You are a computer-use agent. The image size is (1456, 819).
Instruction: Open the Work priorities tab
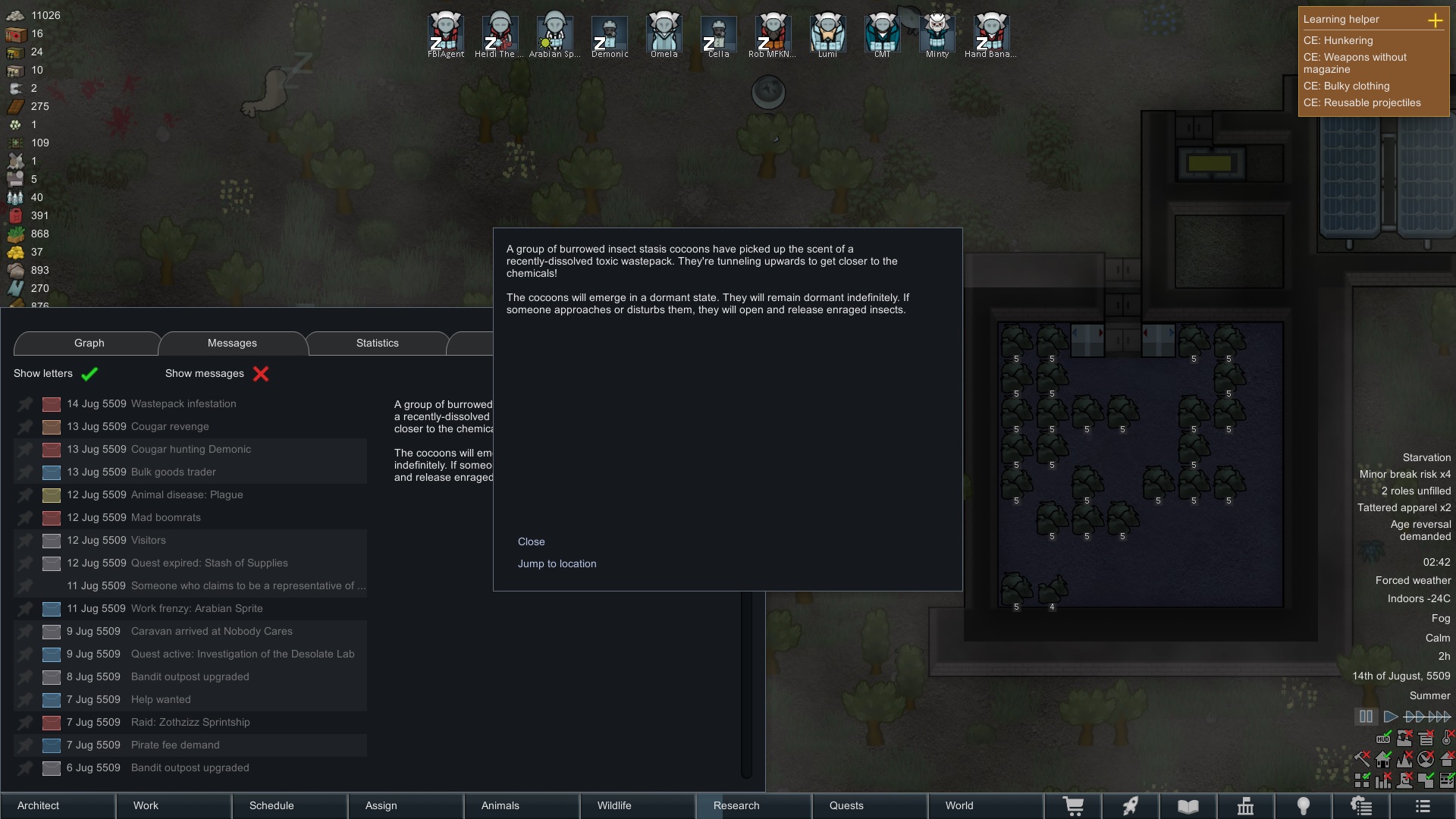click(x=146, y=805)
